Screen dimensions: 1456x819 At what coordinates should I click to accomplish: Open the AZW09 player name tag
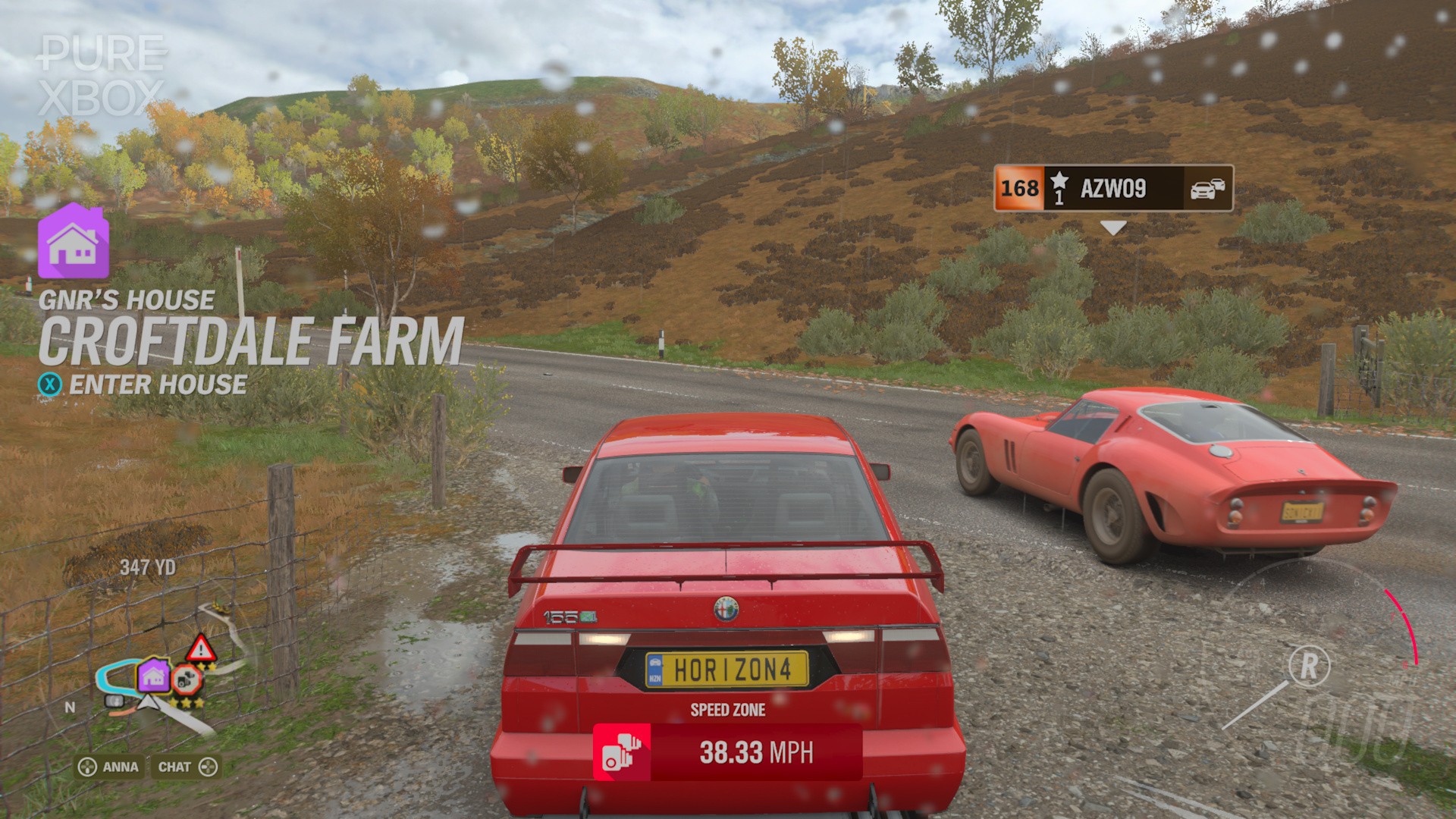coord(1112,188)
